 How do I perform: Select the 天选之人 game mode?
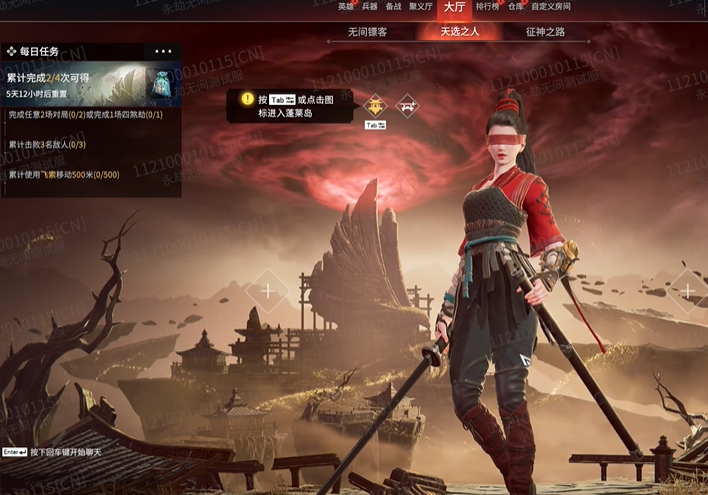click(461, 32)
